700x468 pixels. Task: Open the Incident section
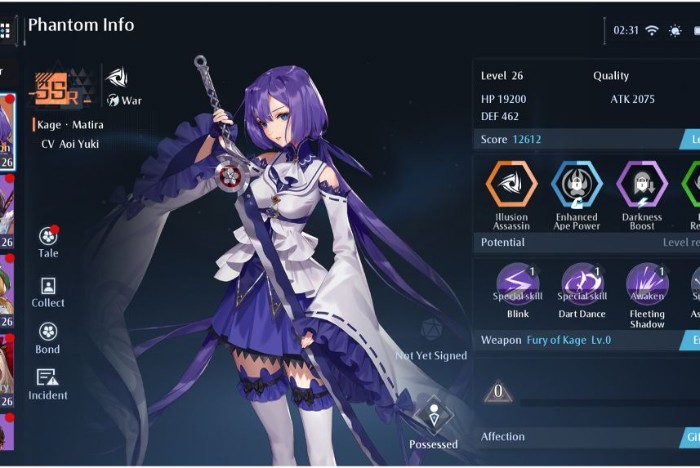coord(48,379)
